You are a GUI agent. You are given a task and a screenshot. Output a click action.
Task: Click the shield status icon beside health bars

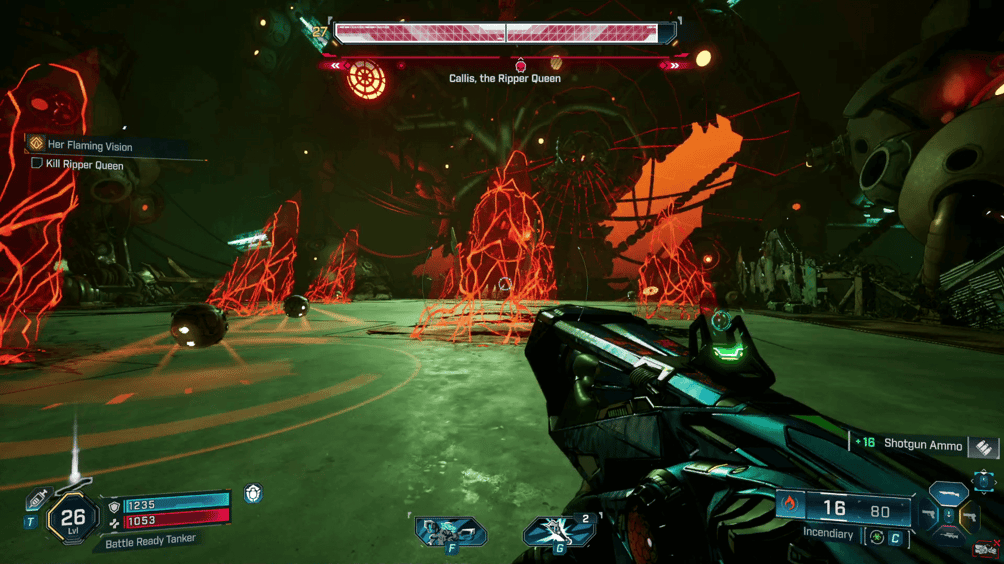tap(253, 493)
